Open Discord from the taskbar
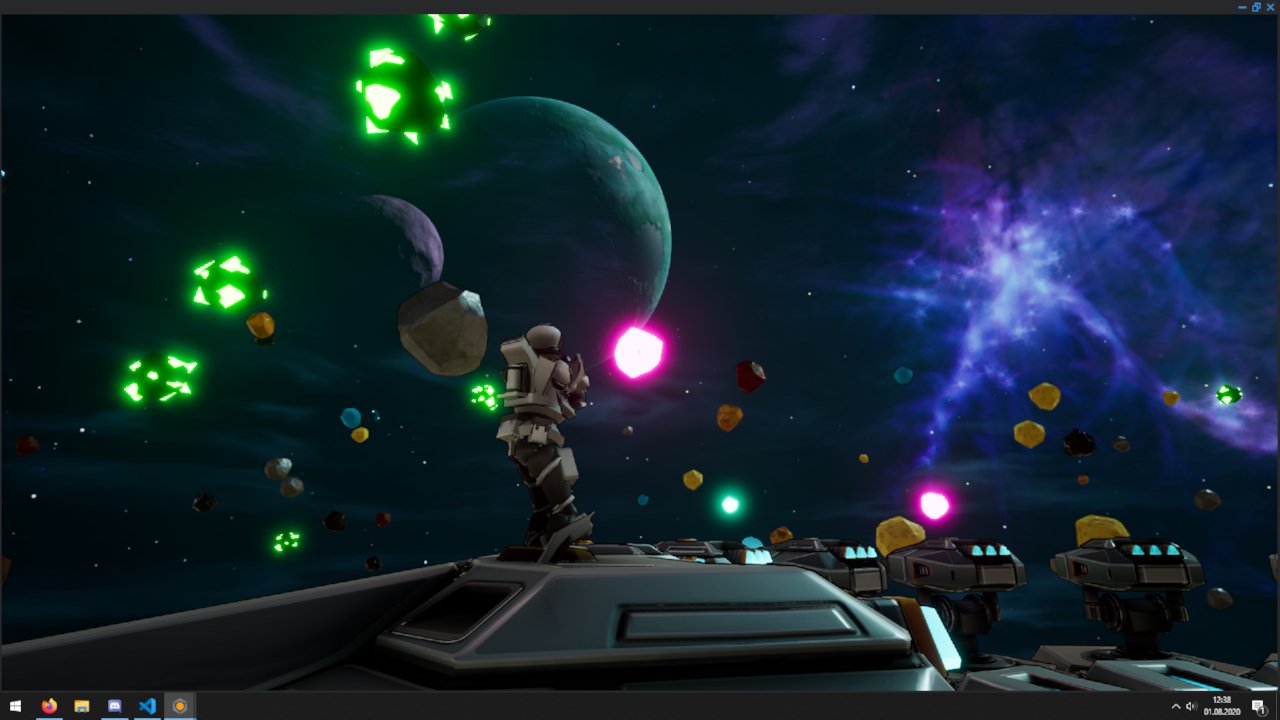The width and height of the screenshot is (1280, 720). tap(113, 707)
